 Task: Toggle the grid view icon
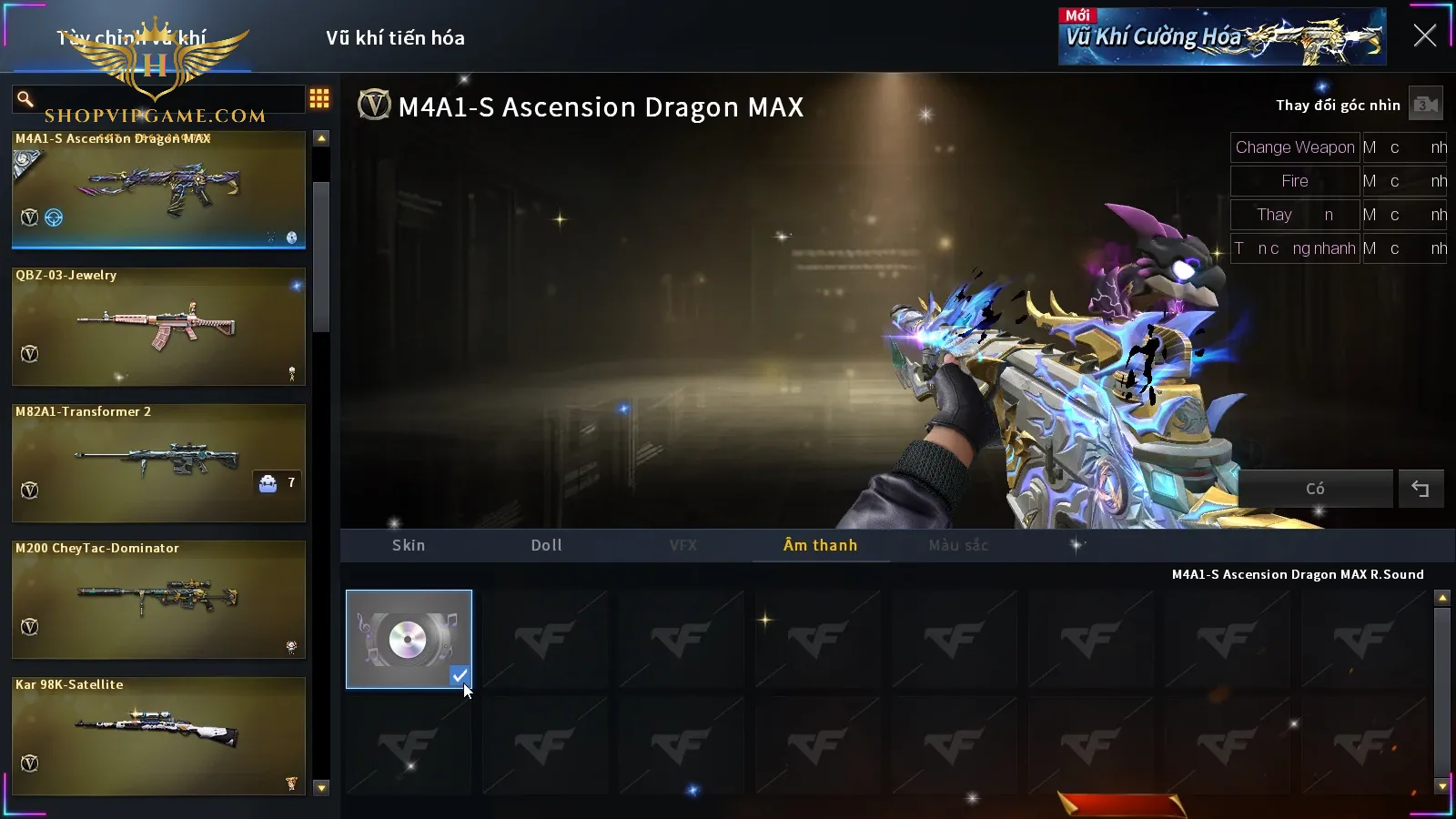click(x=319, y=98)
